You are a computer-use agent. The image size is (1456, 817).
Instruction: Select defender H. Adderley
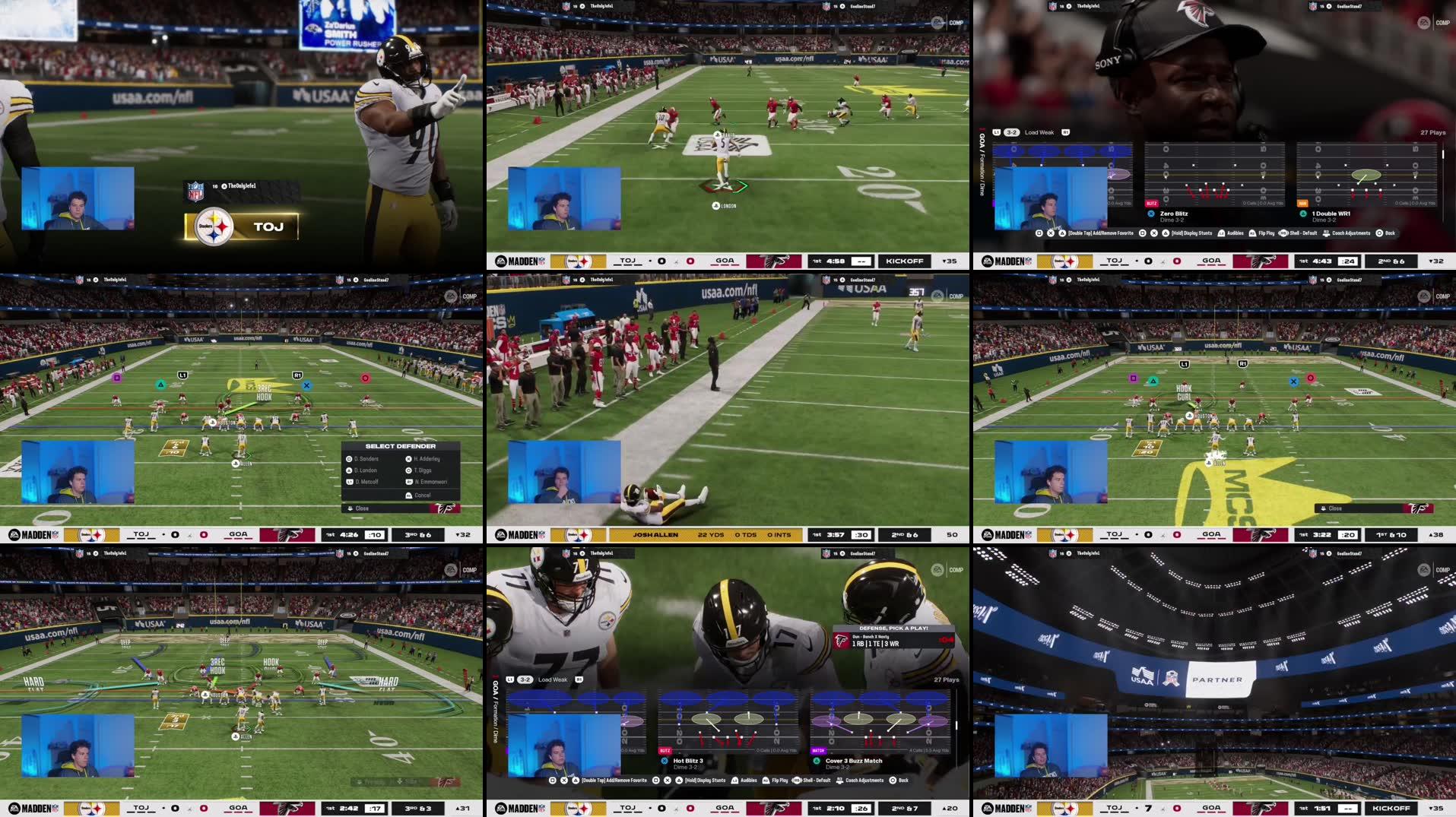pos(427,459)
